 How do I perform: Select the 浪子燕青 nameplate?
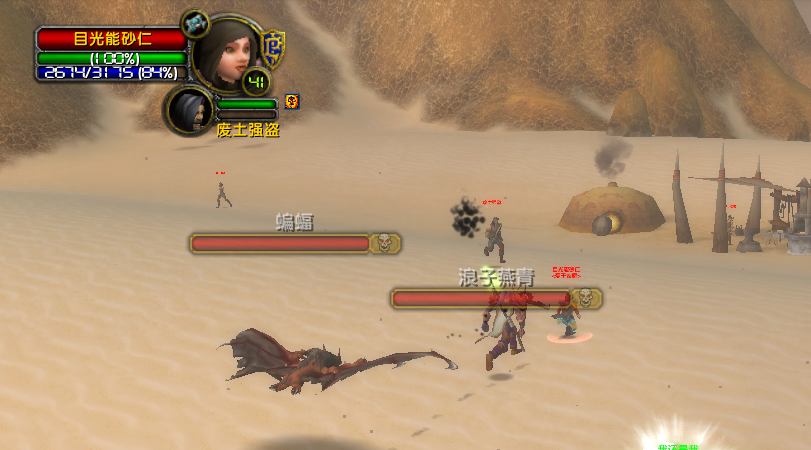[x=496, y=298]
